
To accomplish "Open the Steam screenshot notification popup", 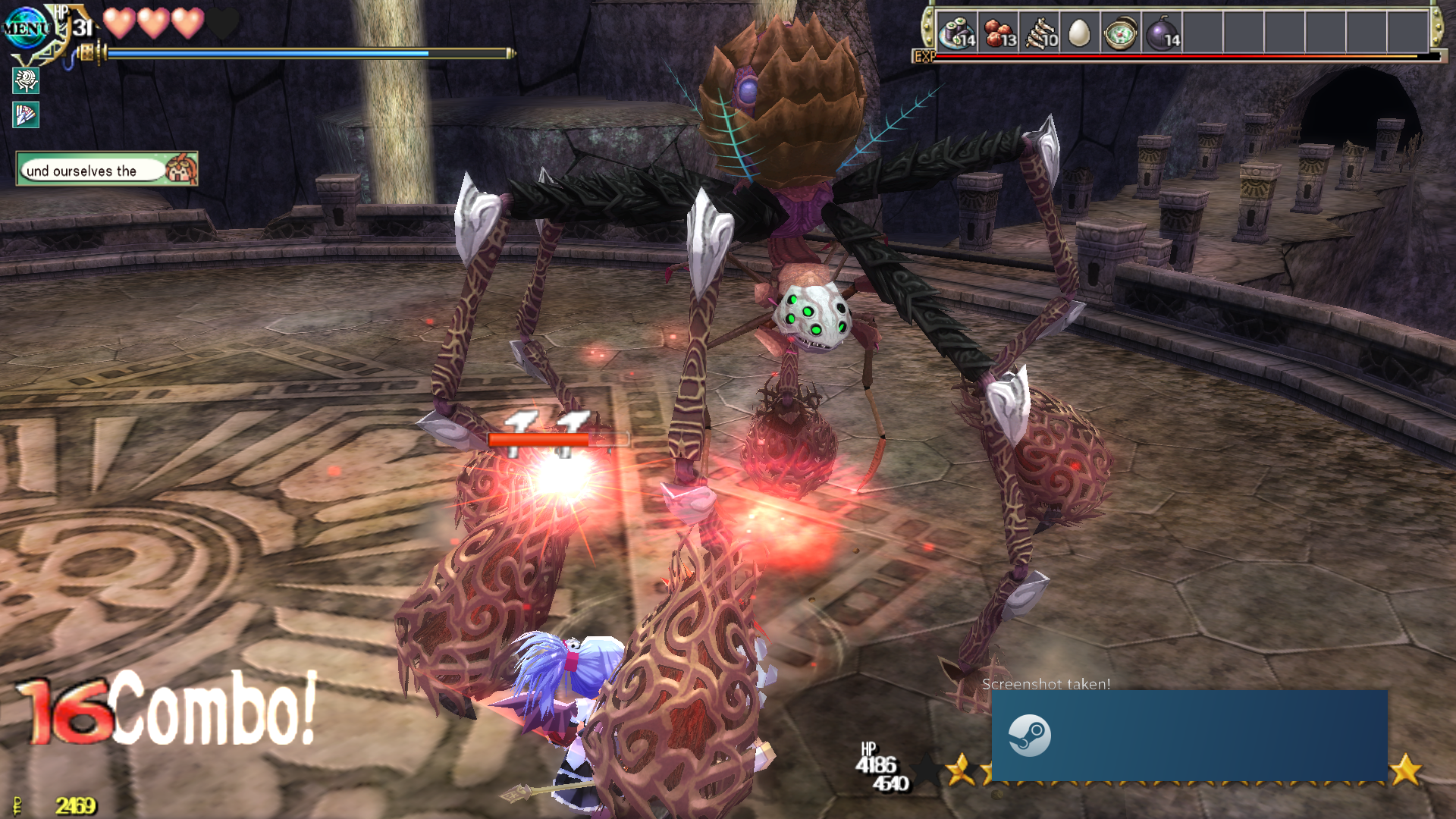I will 1189,734.
